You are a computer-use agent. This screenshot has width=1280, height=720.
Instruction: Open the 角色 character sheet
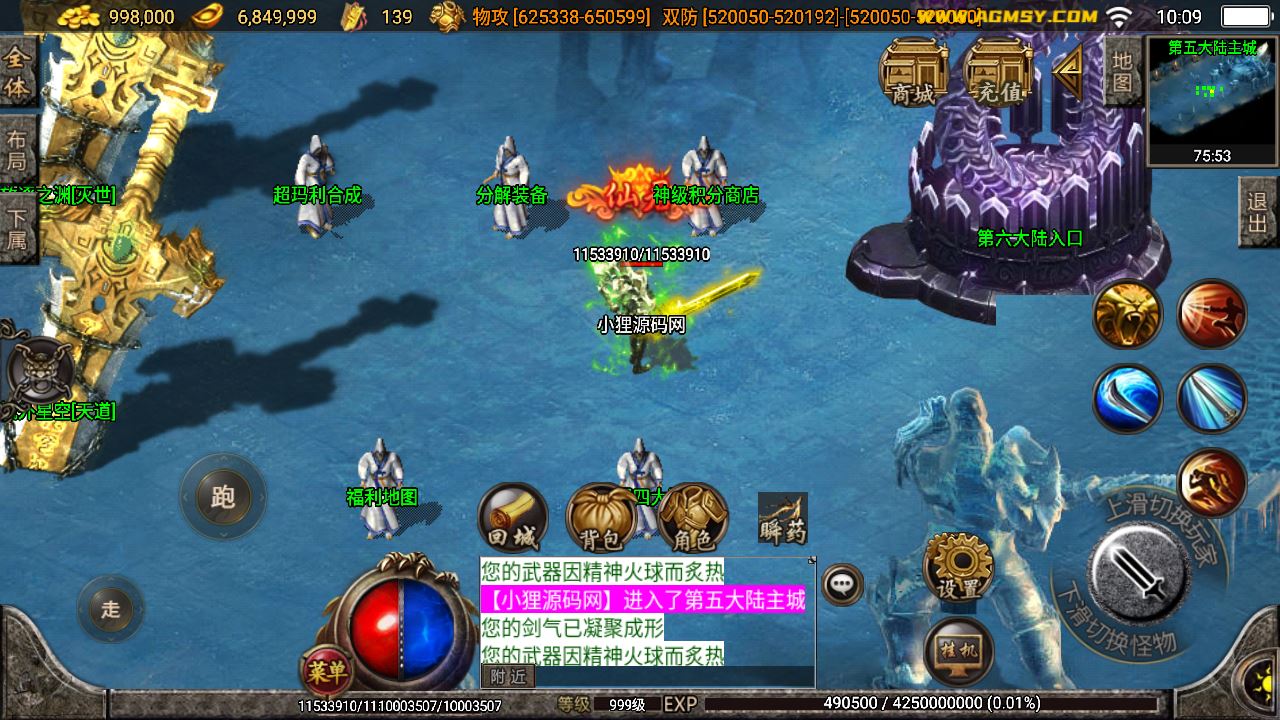pos(693,518)
